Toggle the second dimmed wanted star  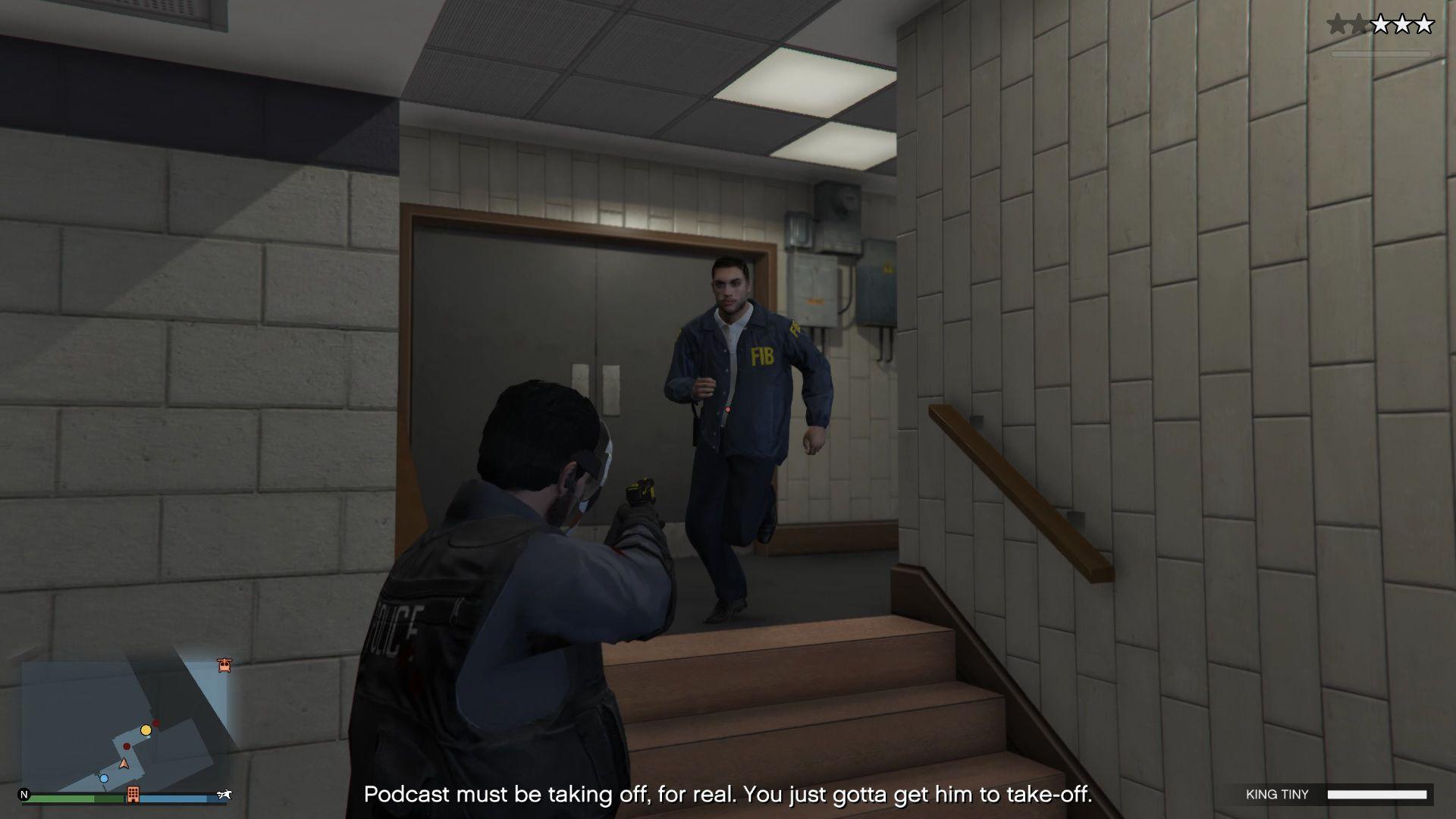pos(1358,24)
